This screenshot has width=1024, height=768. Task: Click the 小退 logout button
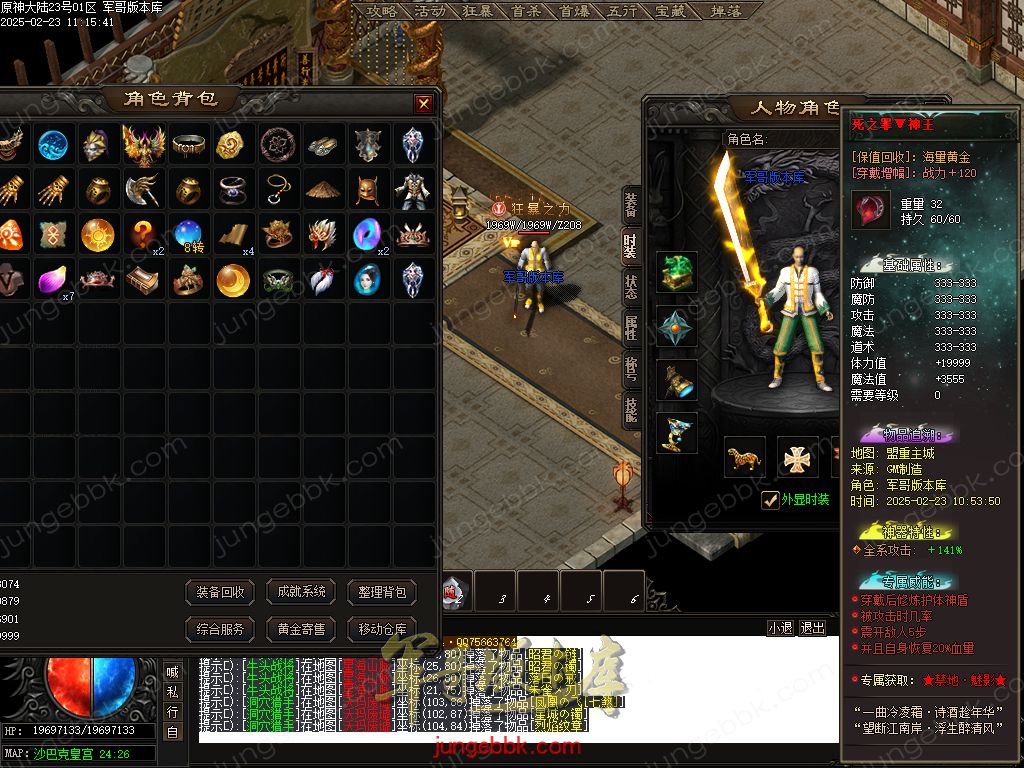pos(781,628)
